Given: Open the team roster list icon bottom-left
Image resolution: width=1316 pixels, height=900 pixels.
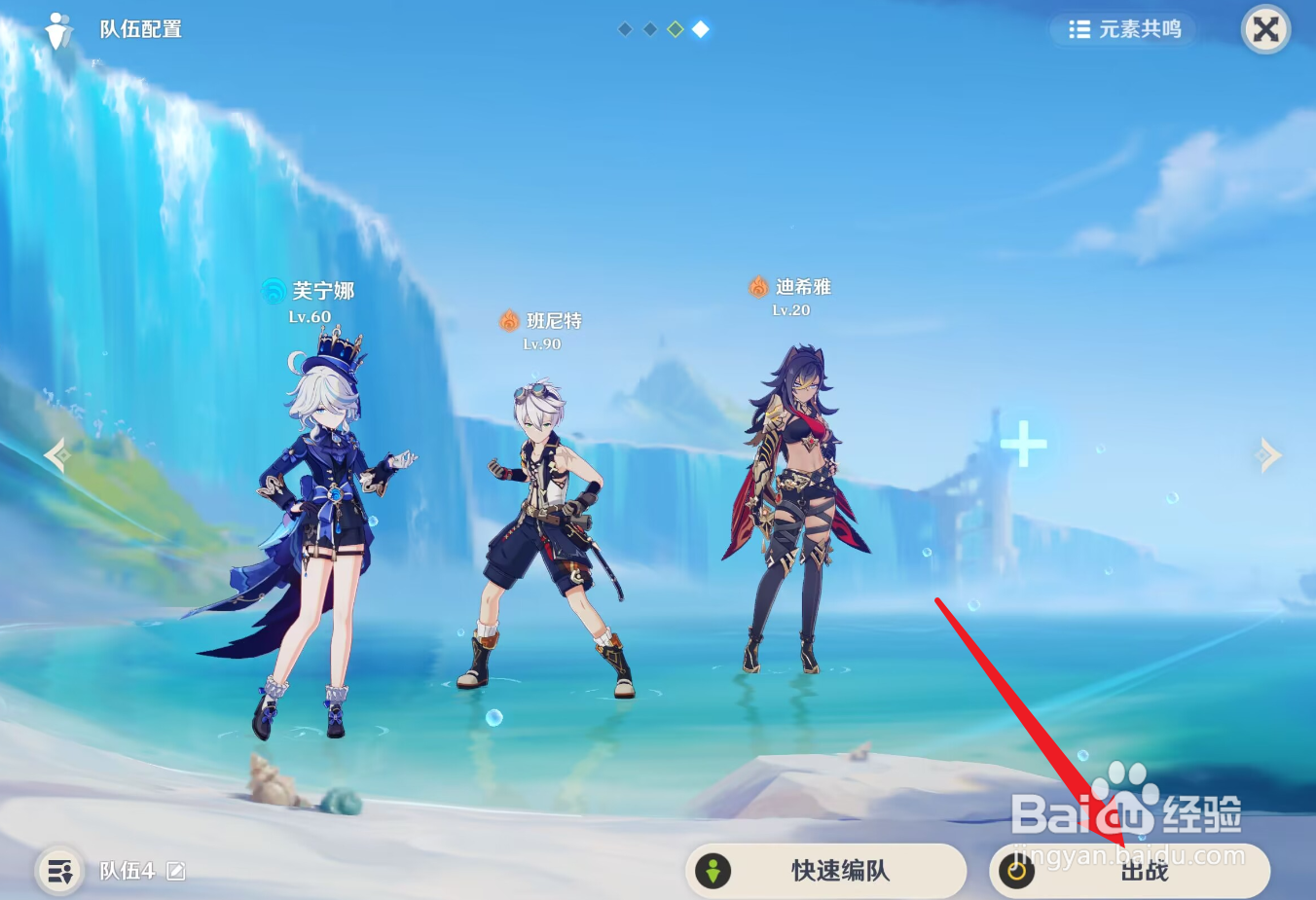Looking at the screenshot, I should click(x=58, y=871).
